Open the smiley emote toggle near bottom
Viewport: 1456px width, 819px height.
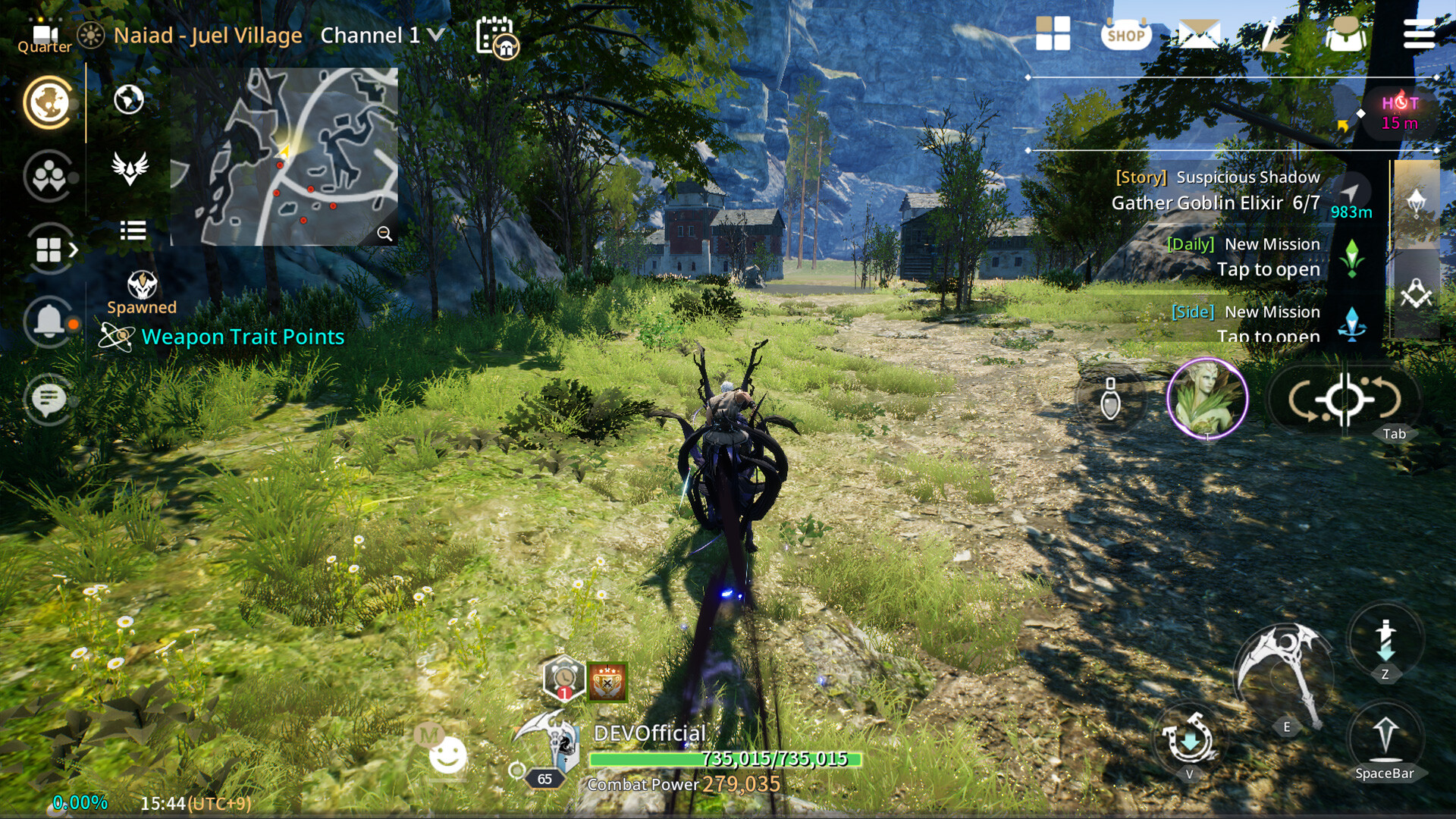pos(449,755)
